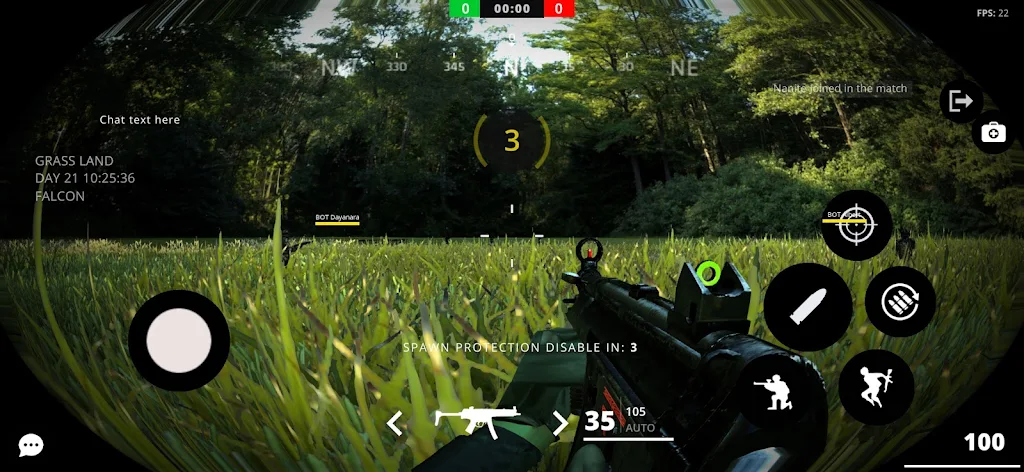Switch to the previous weapon arrow
The image size is (1024, 472).
coord(395,423)
